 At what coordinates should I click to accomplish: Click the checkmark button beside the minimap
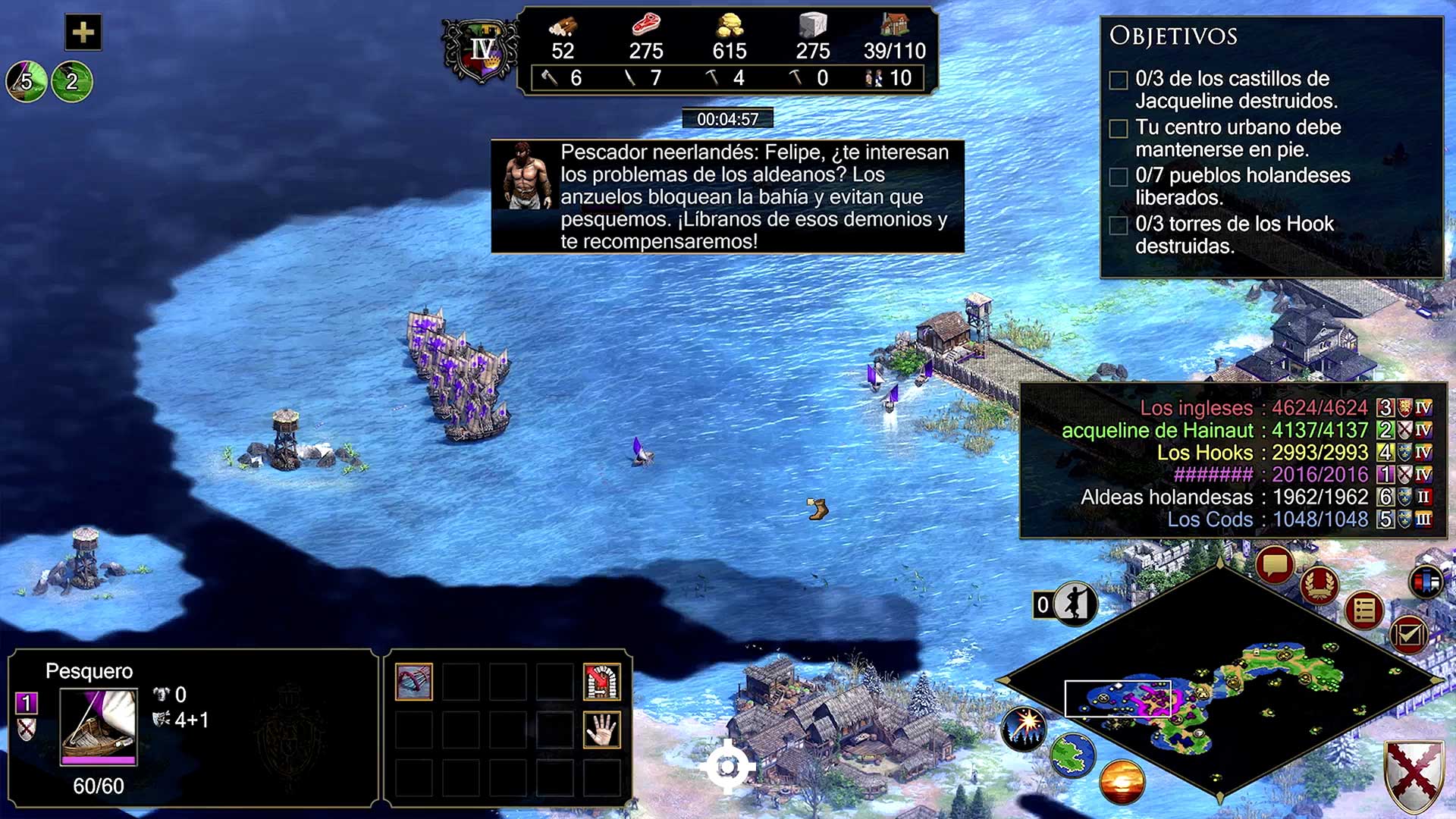1408,634
